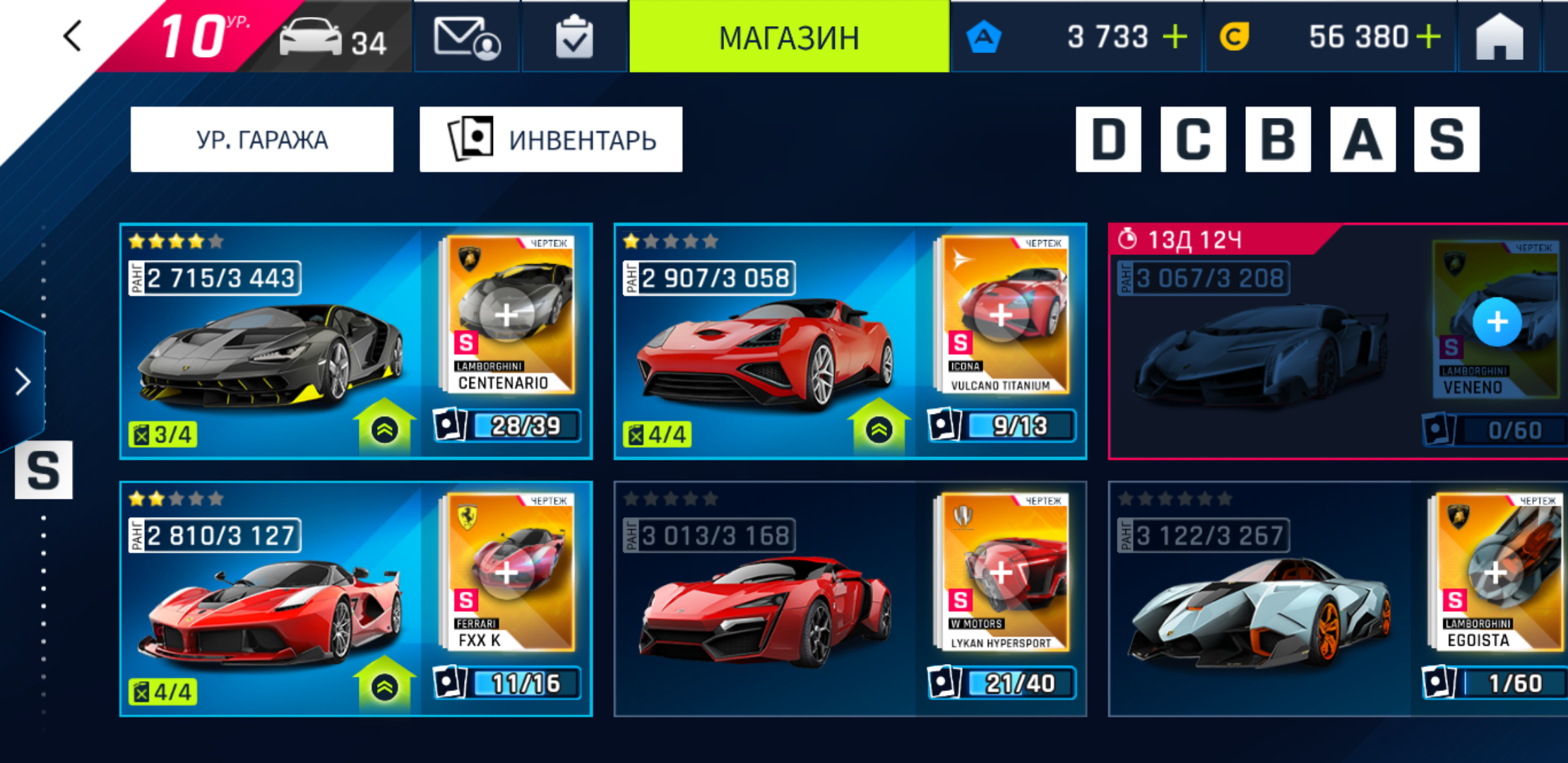Image resolution: width=1568 pixels, height=763 pixels.
Task: Switch to class B cars
Action: 1278,139
